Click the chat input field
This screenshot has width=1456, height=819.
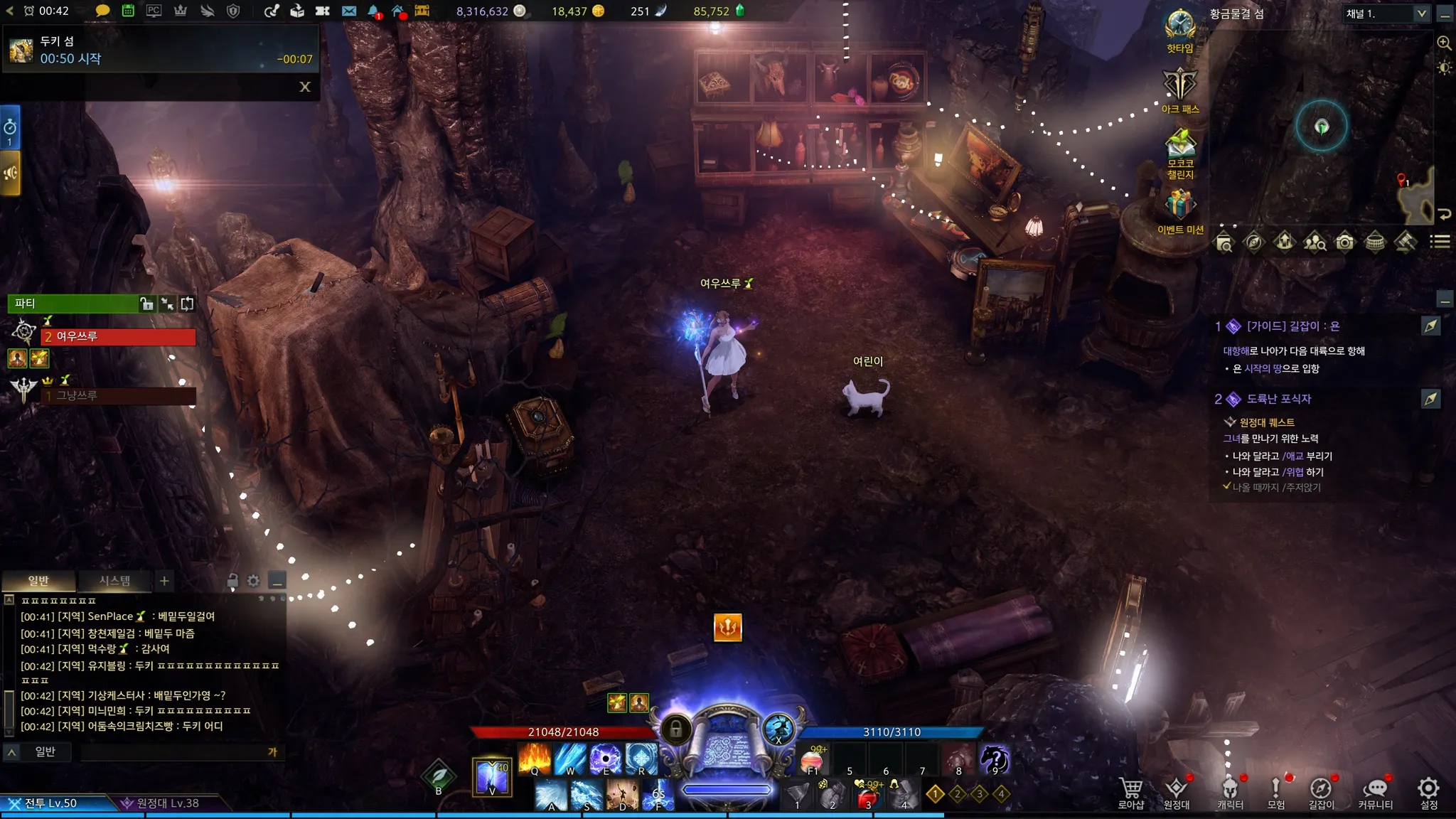pos(174,752)
